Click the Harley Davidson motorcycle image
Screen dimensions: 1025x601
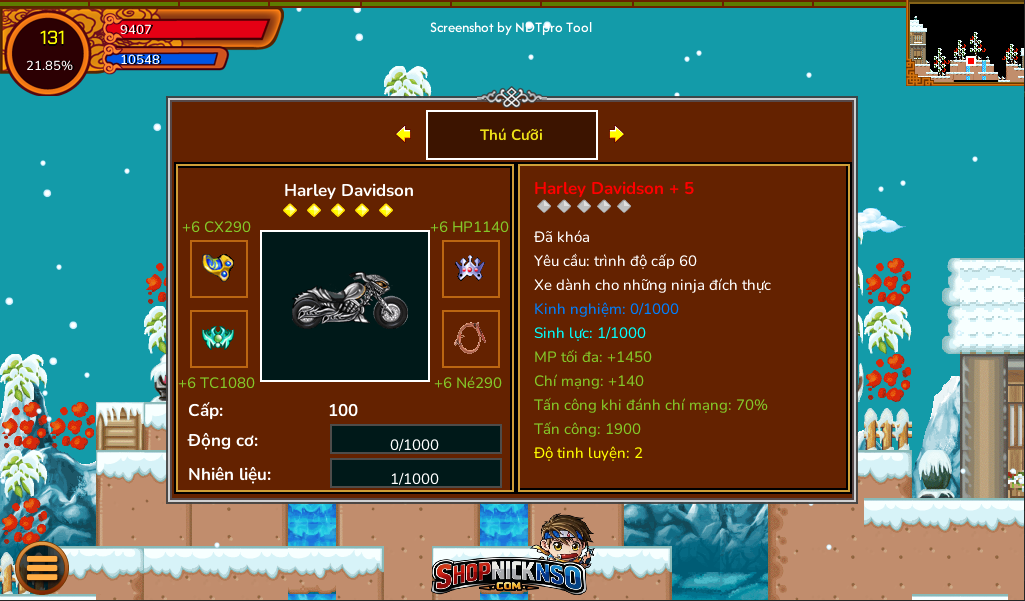(x=345, y=306)
